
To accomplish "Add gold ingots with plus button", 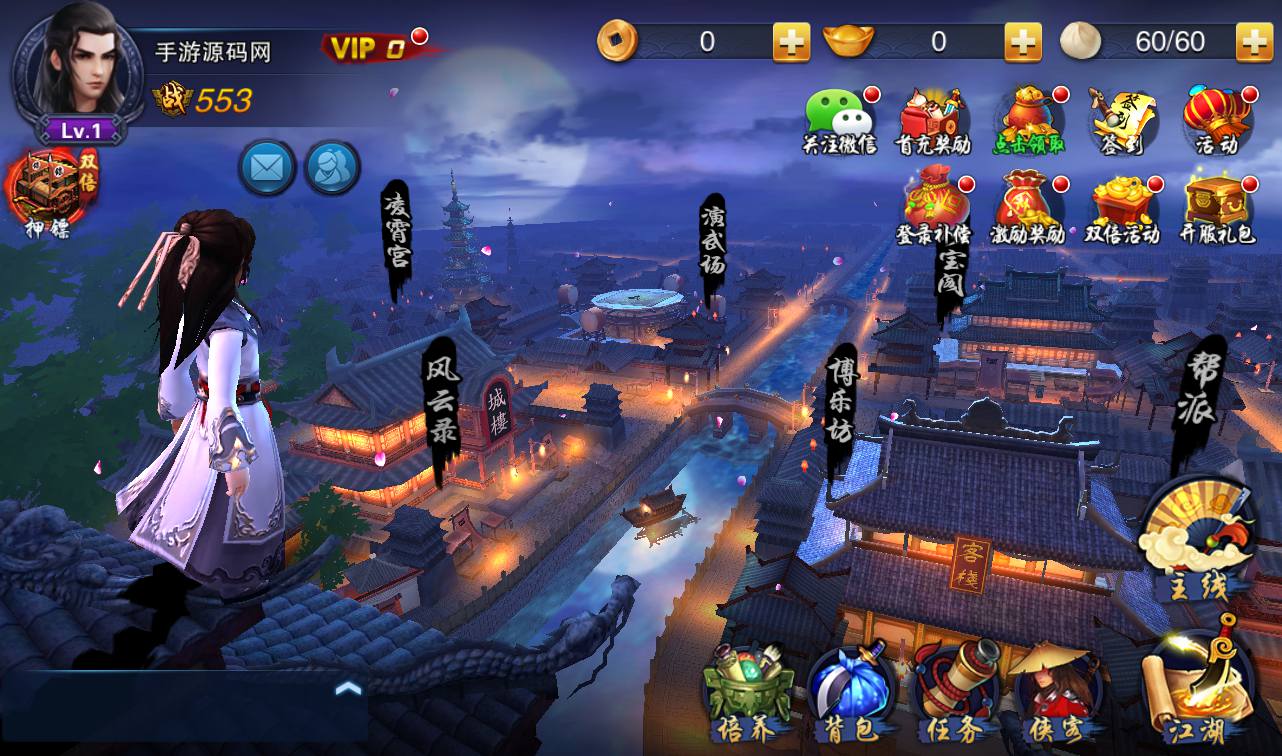I will [1023, 42].
